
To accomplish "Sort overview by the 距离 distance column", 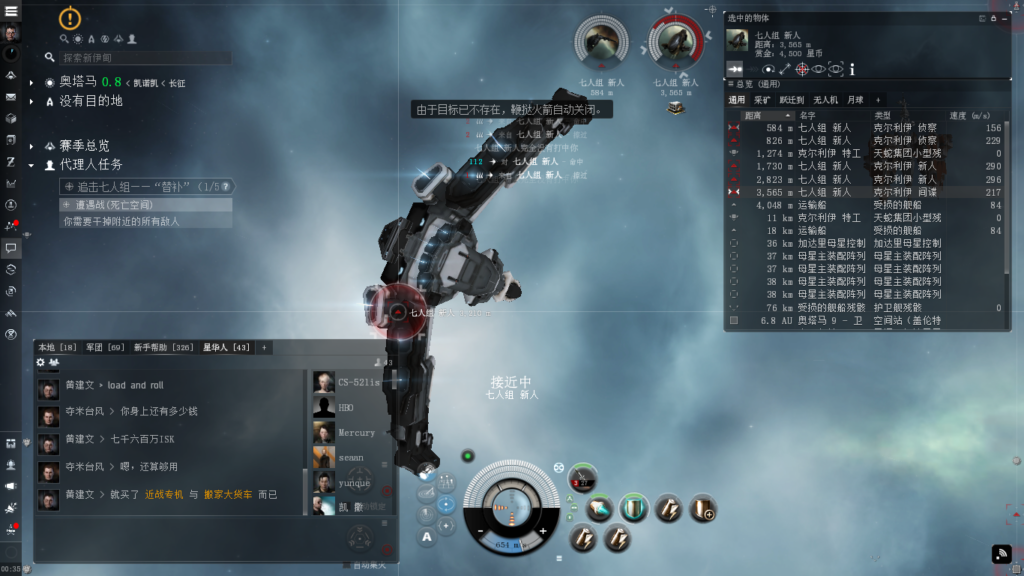I will pyautogui.click(x=754, y=115).
